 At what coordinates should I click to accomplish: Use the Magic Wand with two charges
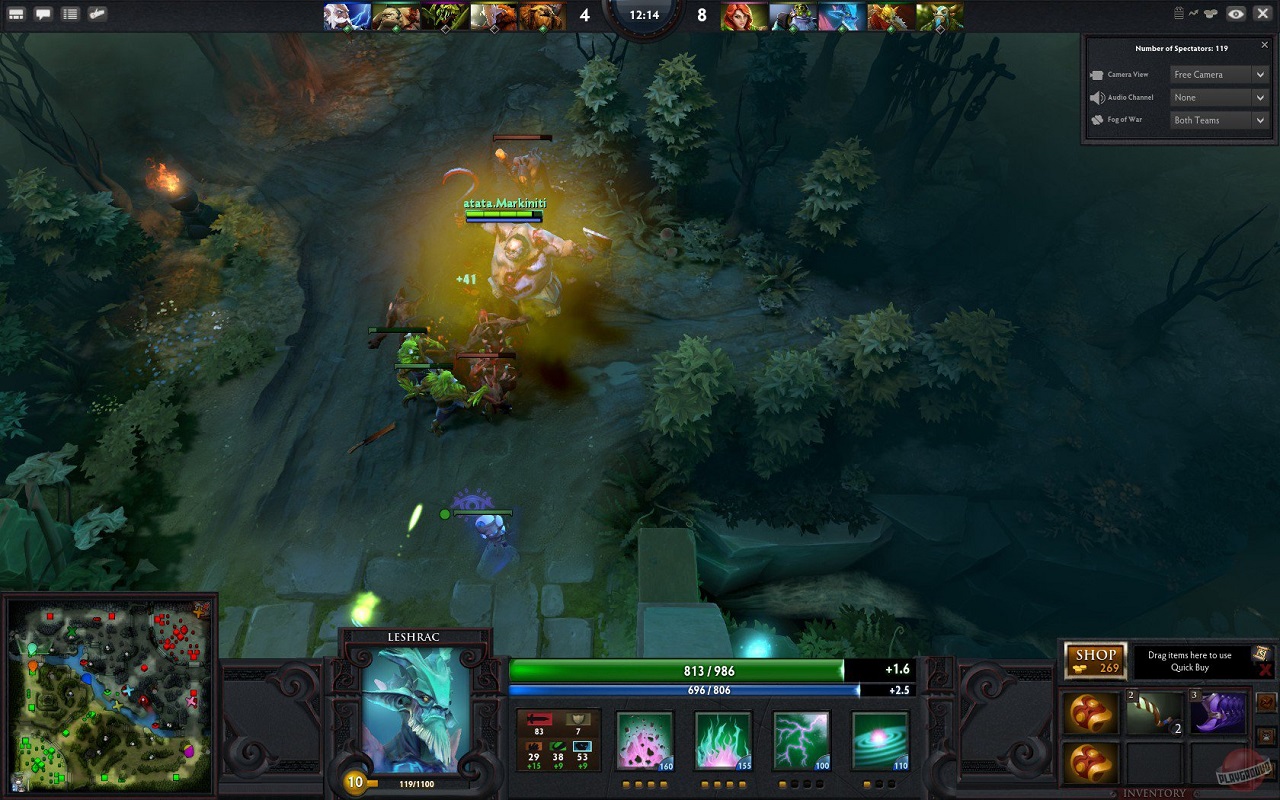1154,712
